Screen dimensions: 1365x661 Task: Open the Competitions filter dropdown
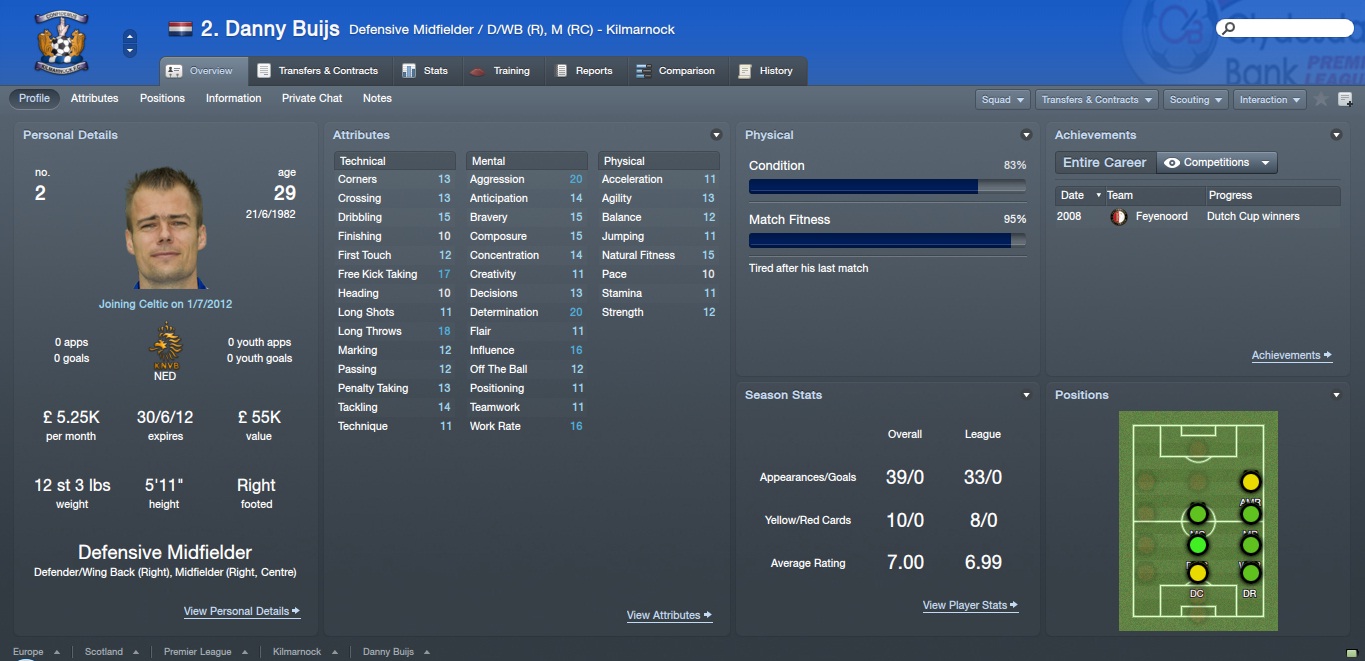(1217, 162)
